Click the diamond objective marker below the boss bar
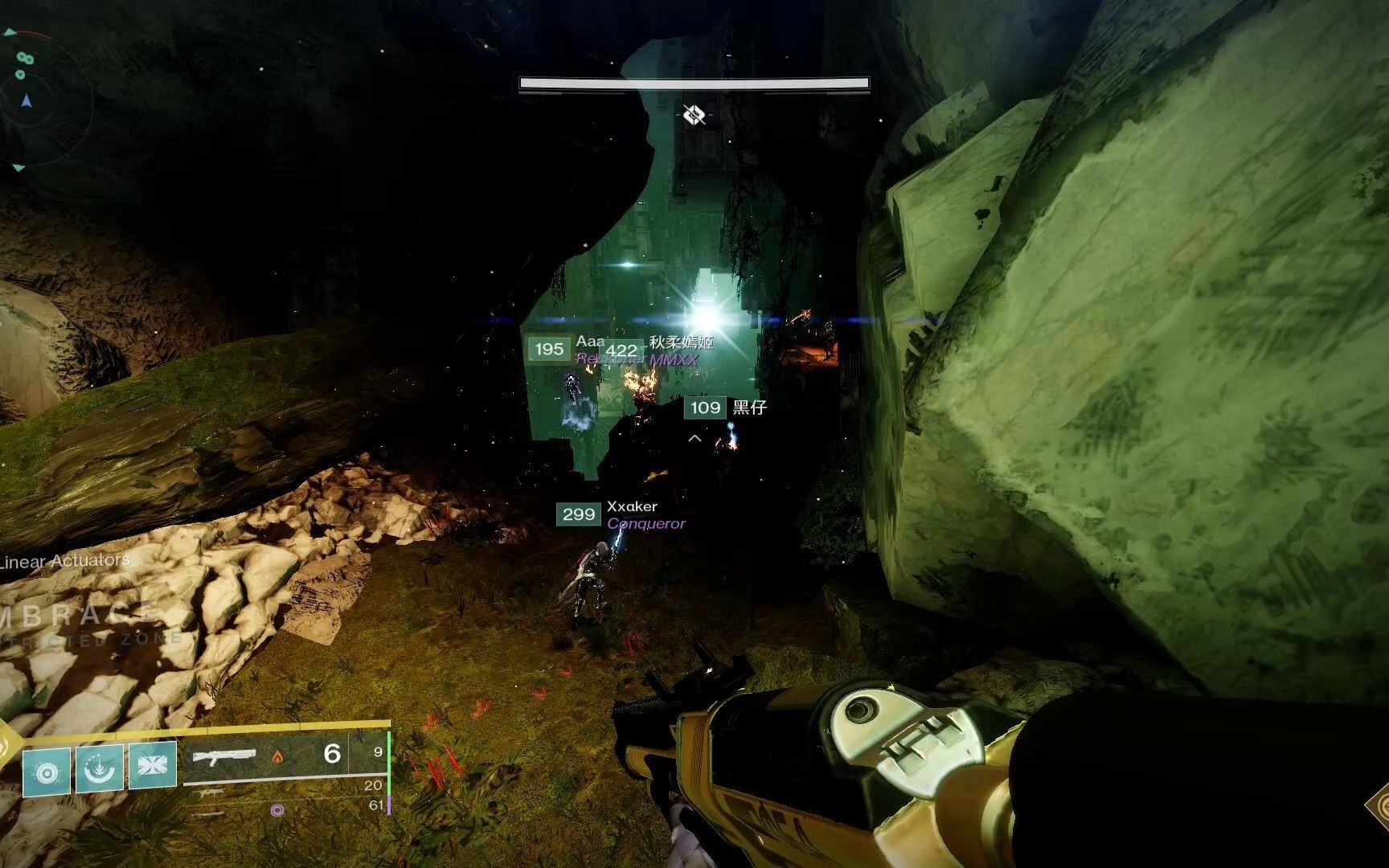This screenshot has width=1389, height=868. [x=694, y=116]
